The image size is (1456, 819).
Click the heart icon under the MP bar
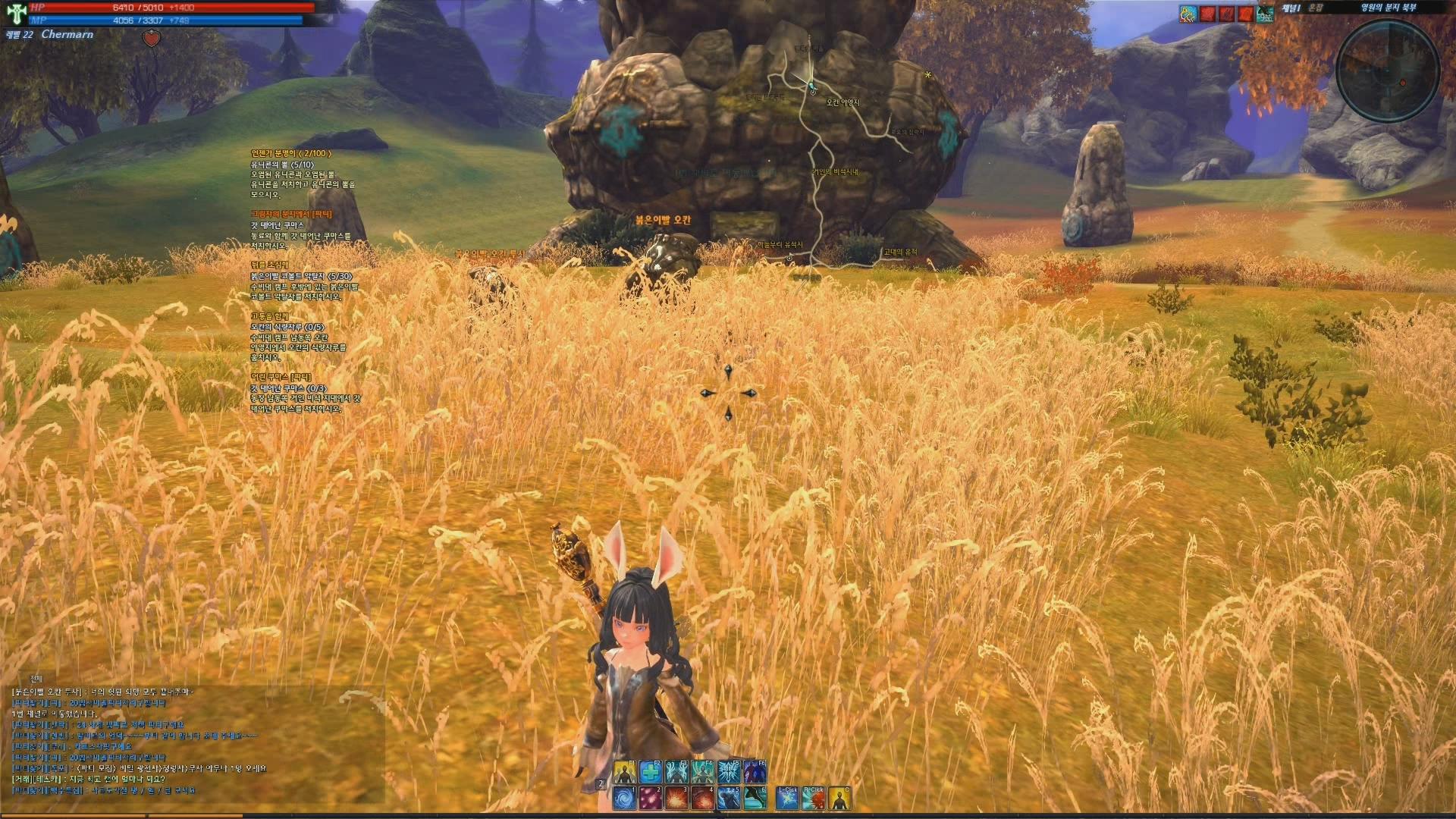point(152,39)
